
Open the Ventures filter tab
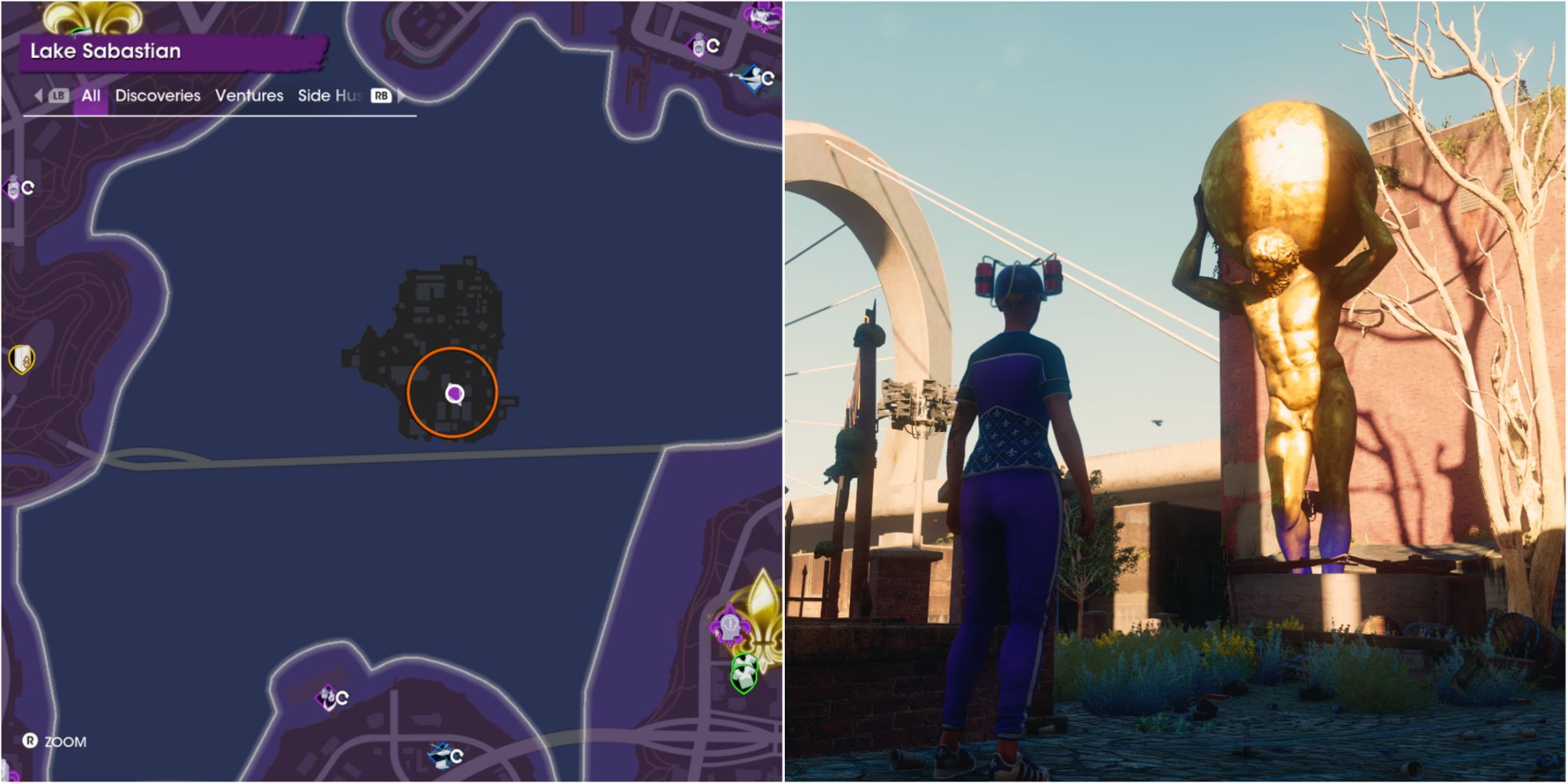(249, 96)
